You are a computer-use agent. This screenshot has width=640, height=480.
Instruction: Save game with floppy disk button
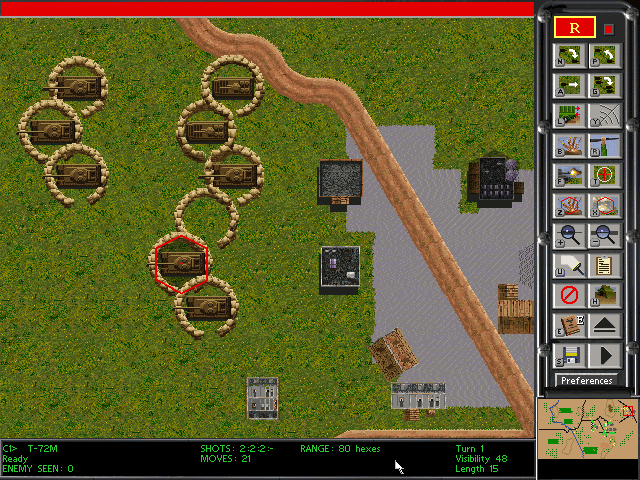tap(568, 355)
